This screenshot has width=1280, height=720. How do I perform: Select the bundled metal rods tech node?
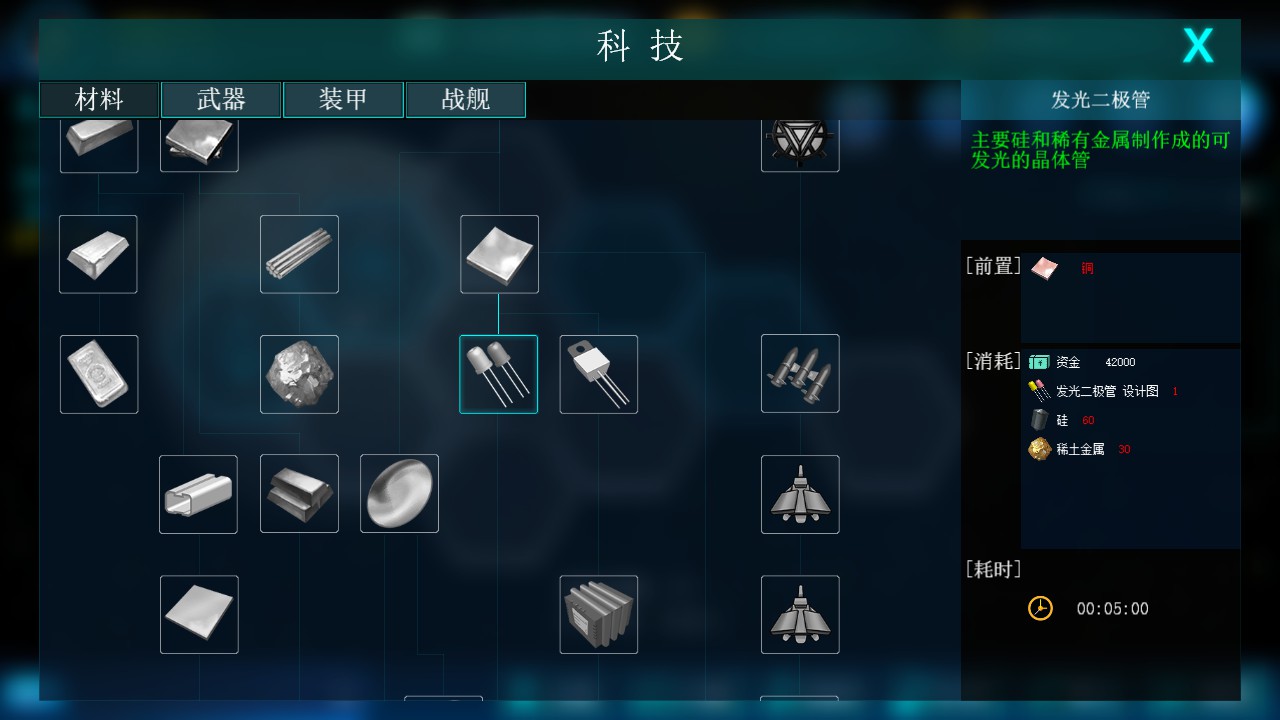click(x=299, y=254)
